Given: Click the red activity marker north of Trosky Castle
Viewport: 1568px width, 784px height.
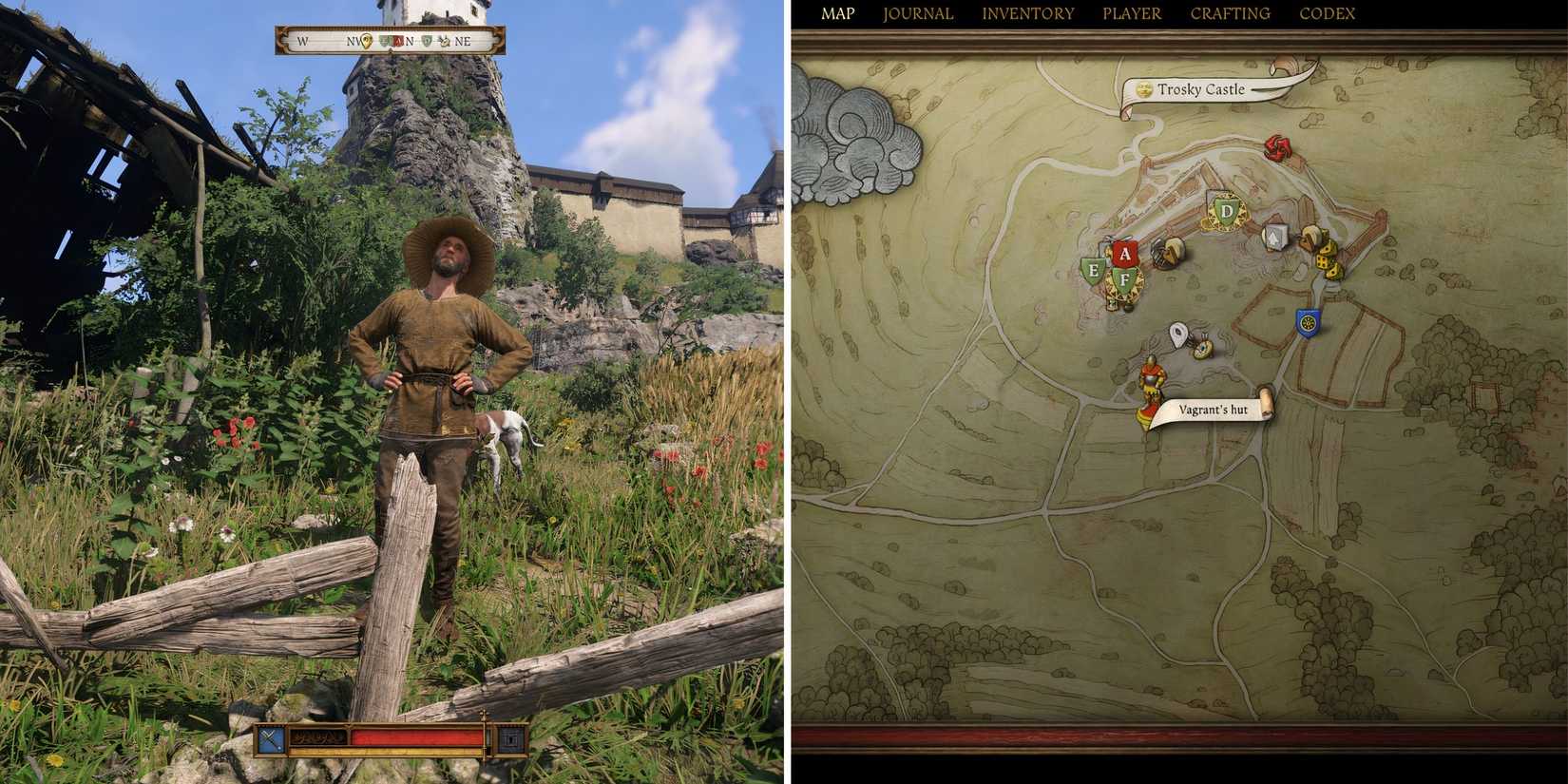Looking at the screenshot, I should 1275,148.
